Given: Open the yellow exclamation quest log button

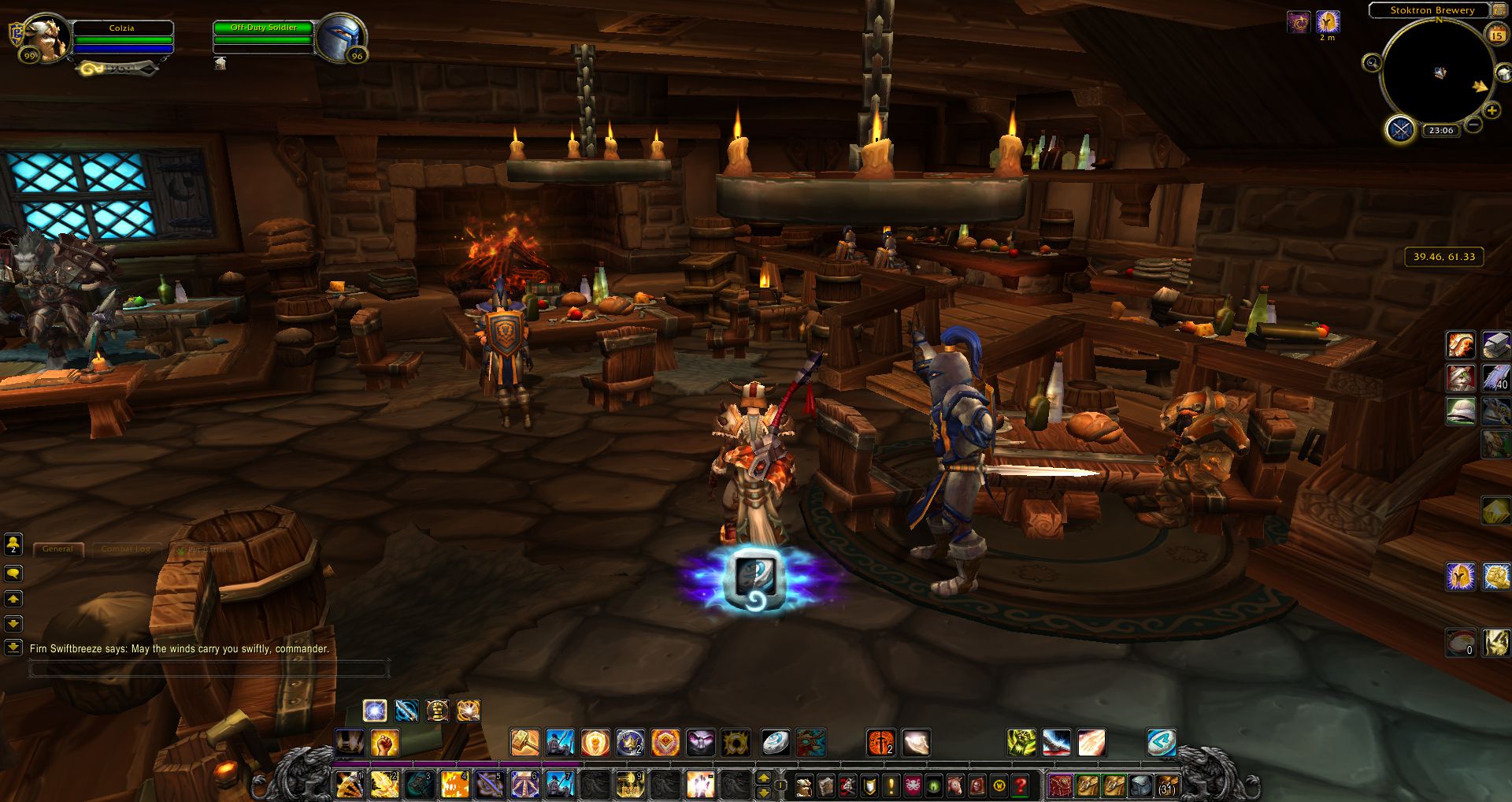Looking at the screenshot, I should [891, 785].
